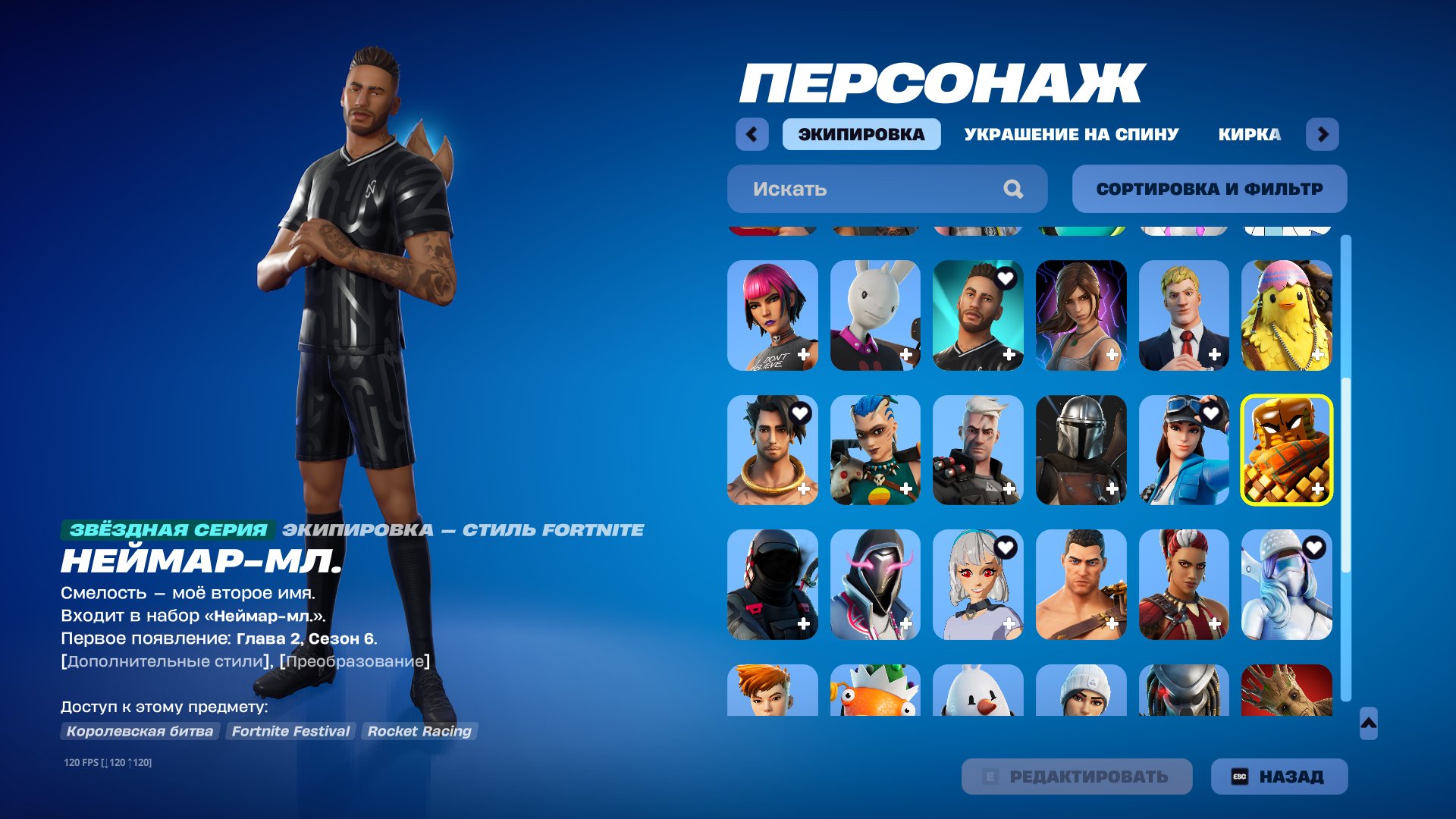
Task: Toggle the favorite heart on the capped girl skin
Action: (x=1212, y=412)
